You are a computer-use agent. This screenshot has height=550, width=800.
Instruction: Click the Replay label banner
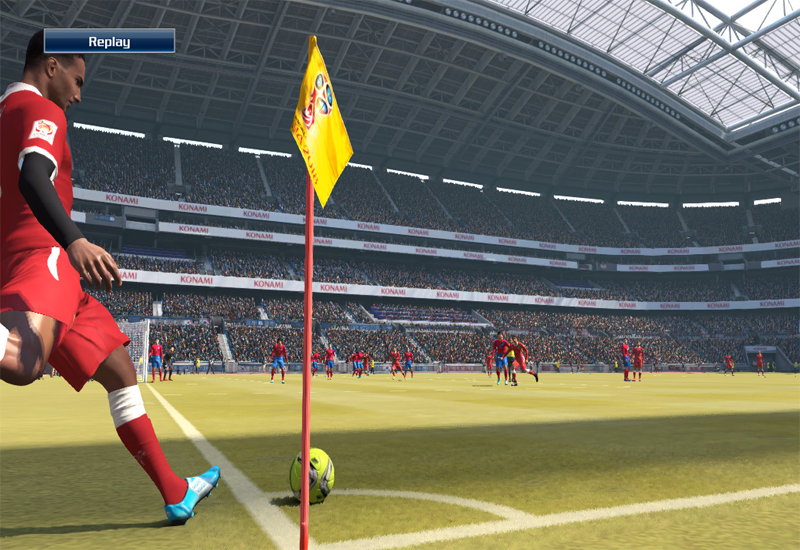coord(109,41)
